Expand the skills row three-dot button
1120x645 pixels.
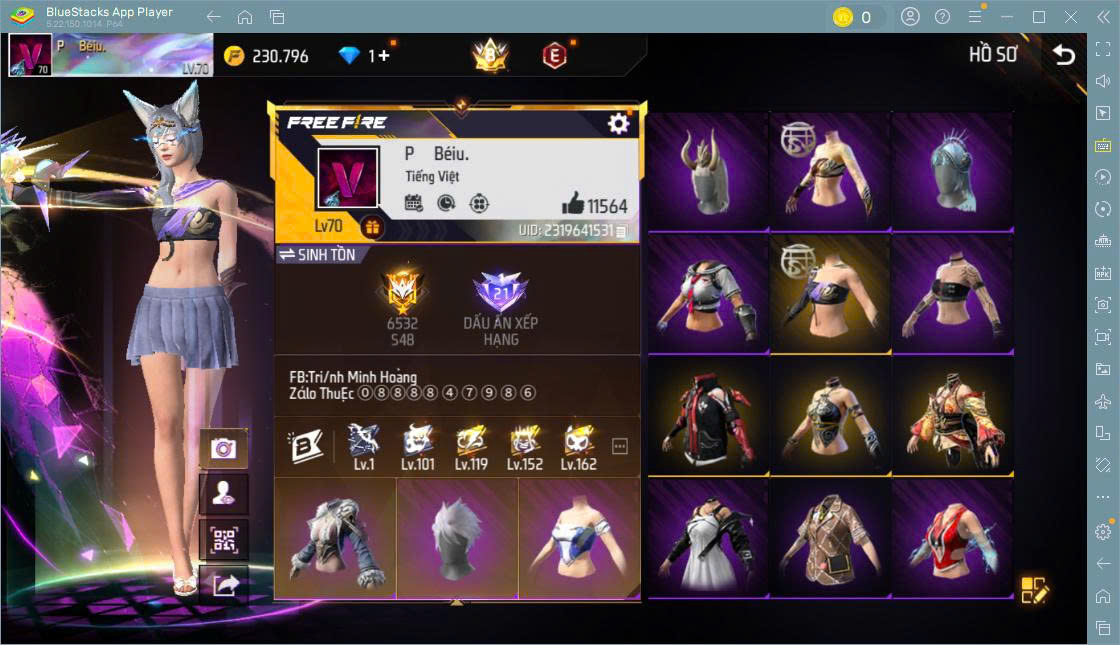point(620,446)
